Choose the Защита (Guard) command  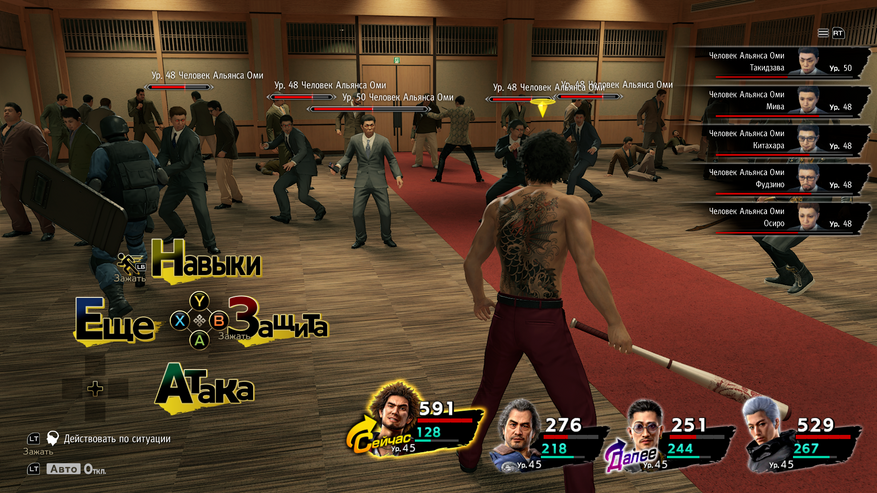click(x=278, y=320)
